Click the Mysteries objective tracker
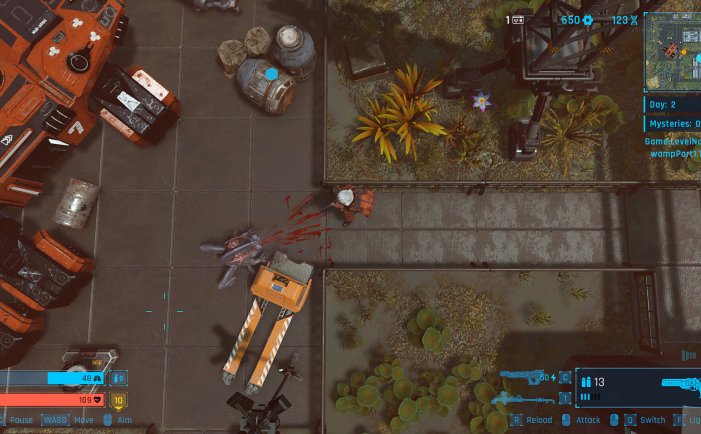701x434 pixels. (x=672, y=123)
